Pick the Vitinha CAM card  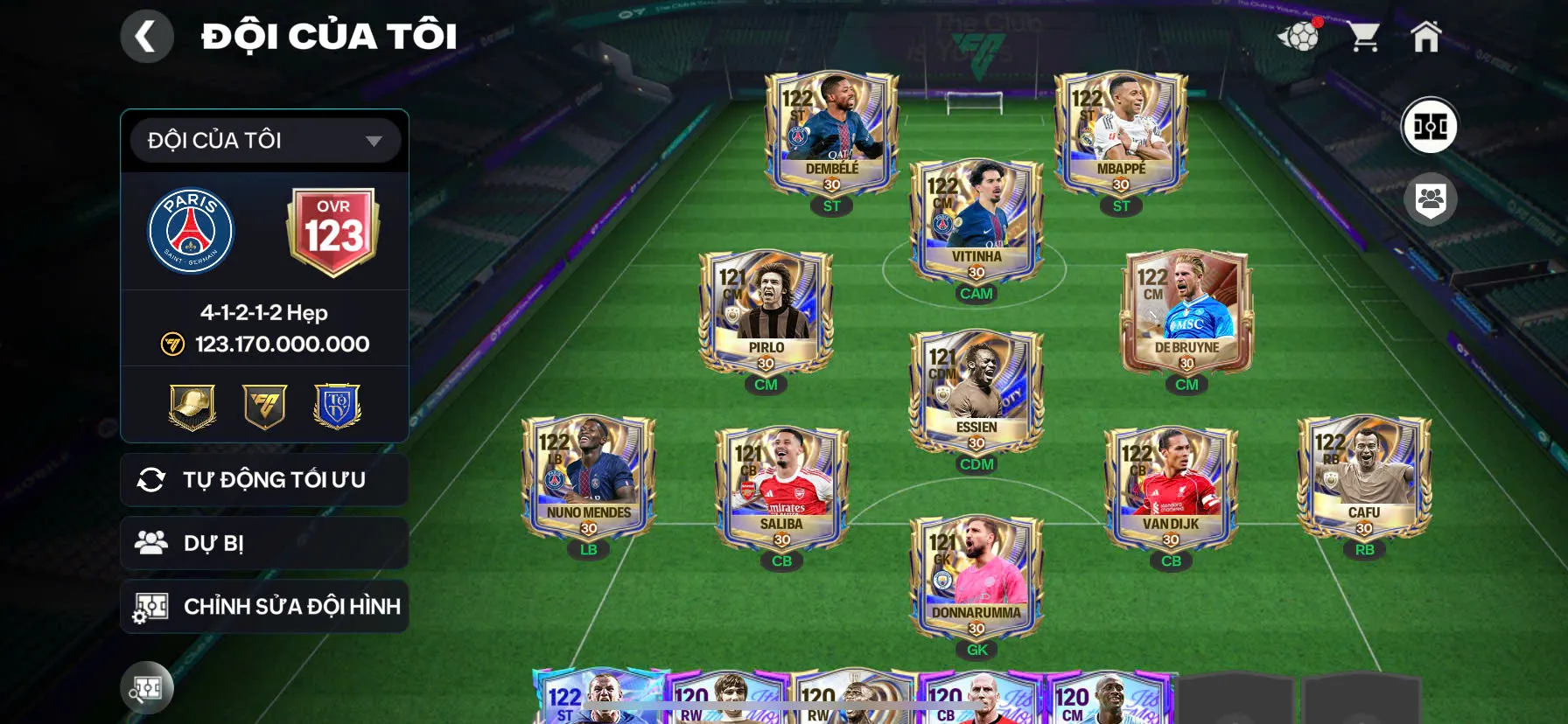[976, 221]
